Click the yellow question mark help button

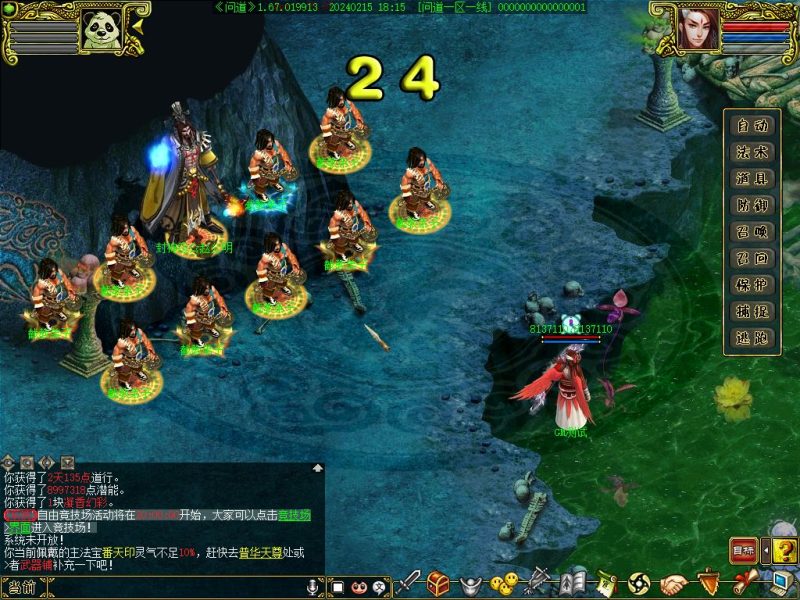[785, 550]
